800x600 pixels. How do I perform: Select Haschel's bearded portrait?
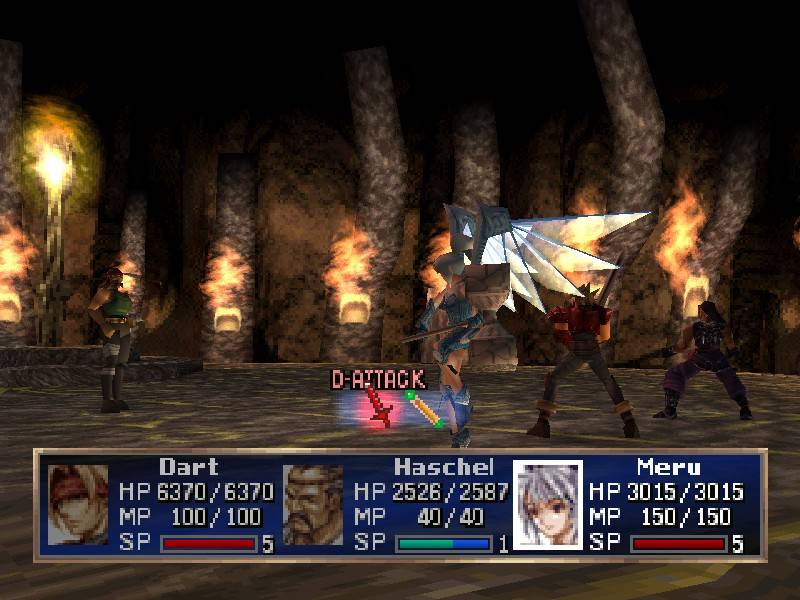(313, 504)
